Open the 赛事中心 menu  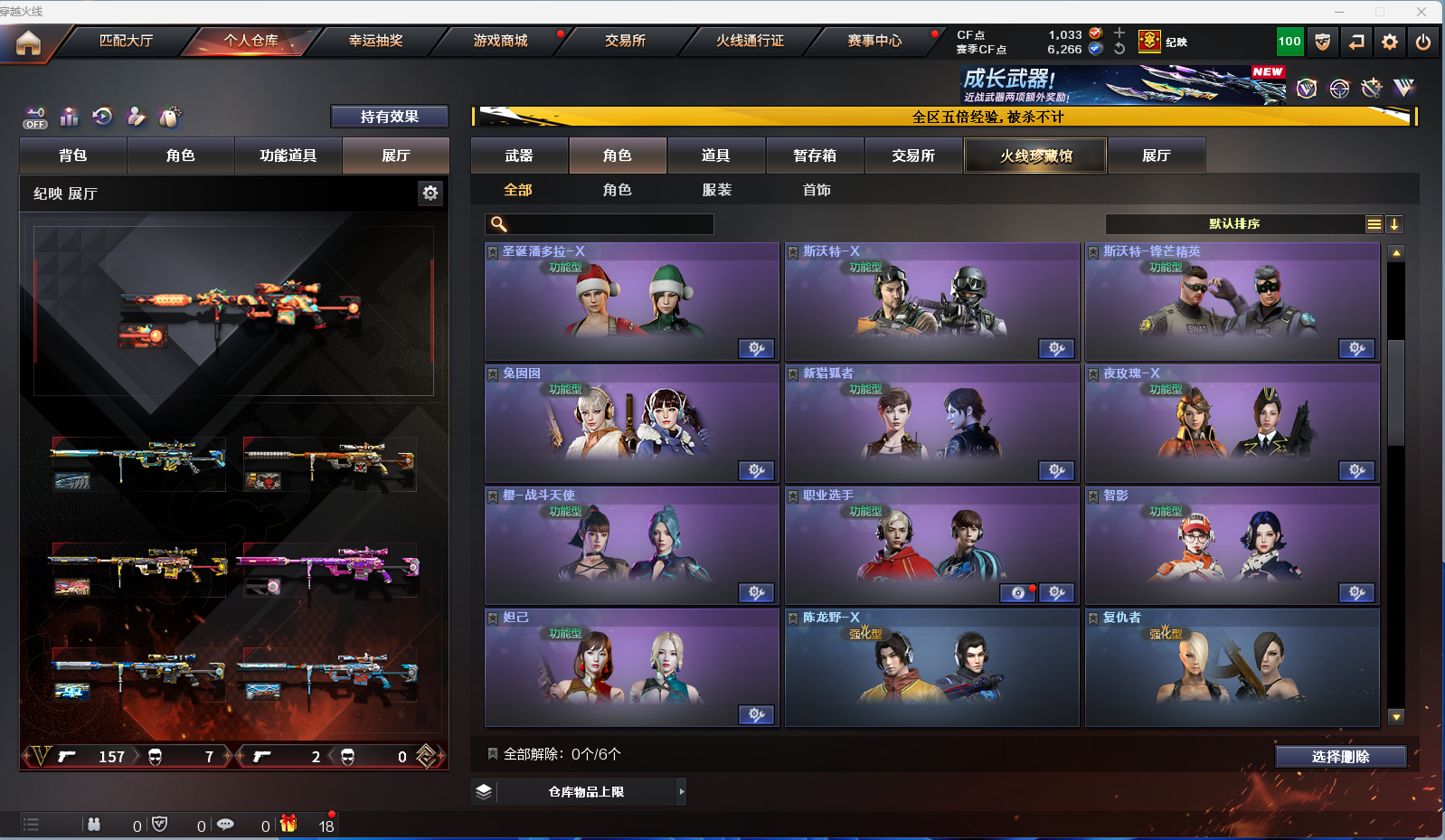pos(874,41)
